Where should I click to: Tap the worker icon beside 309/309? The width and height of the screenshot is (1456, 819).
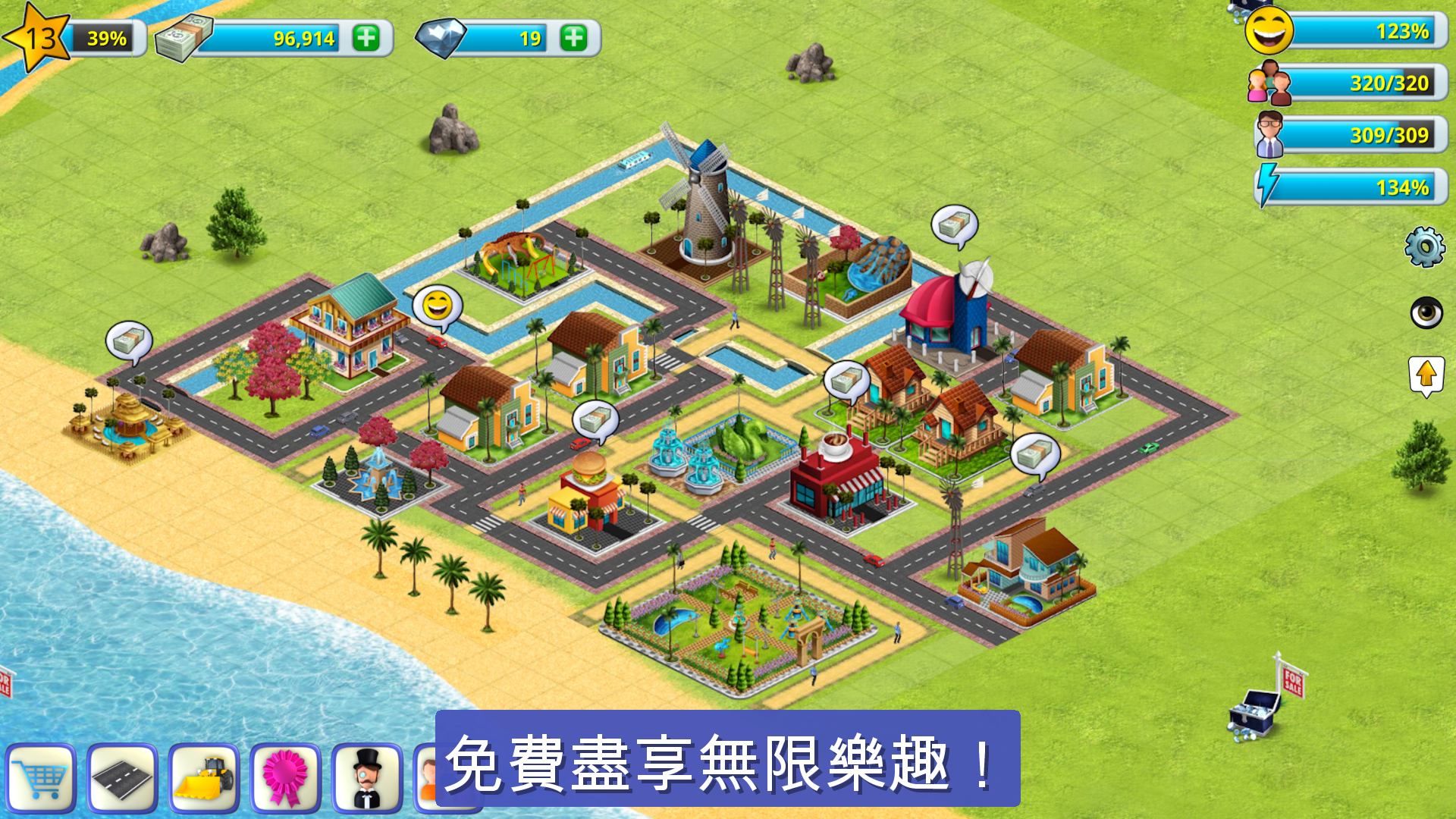(x=1269, y=135)
